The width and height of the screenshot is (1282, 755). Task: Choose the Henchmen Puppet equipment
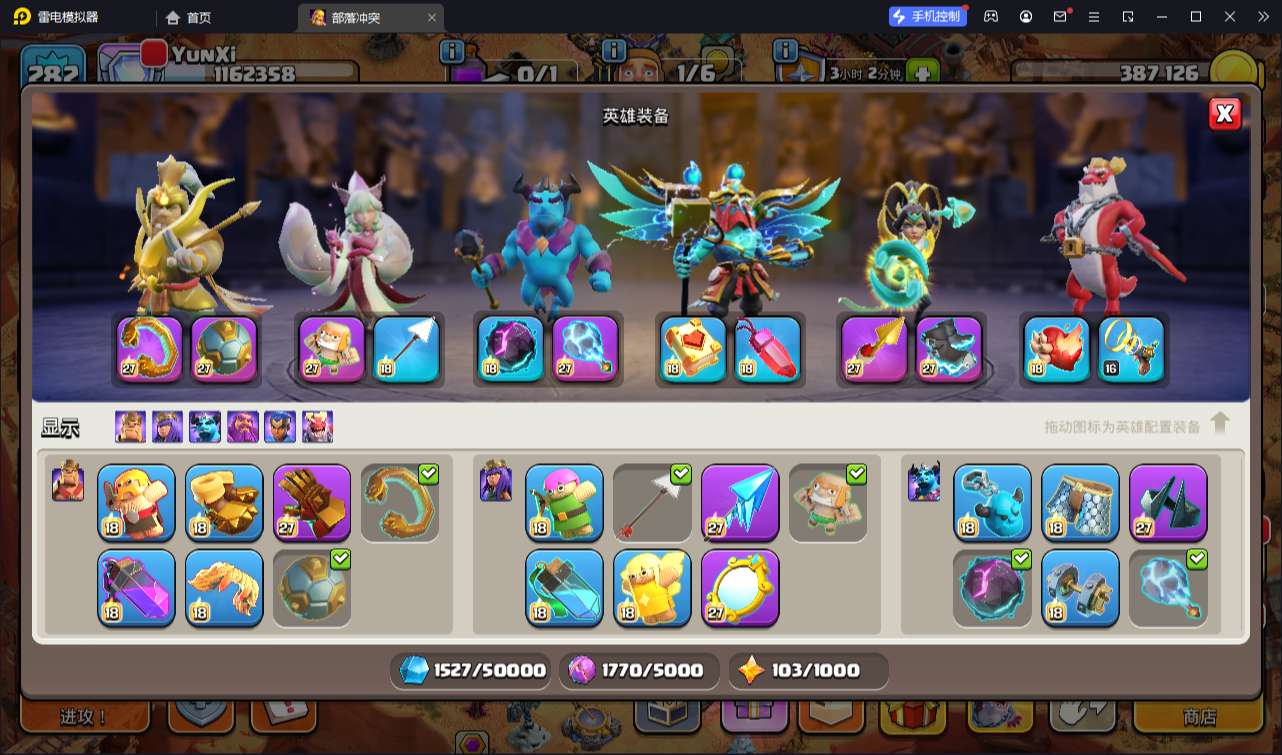tap(992, 502)
